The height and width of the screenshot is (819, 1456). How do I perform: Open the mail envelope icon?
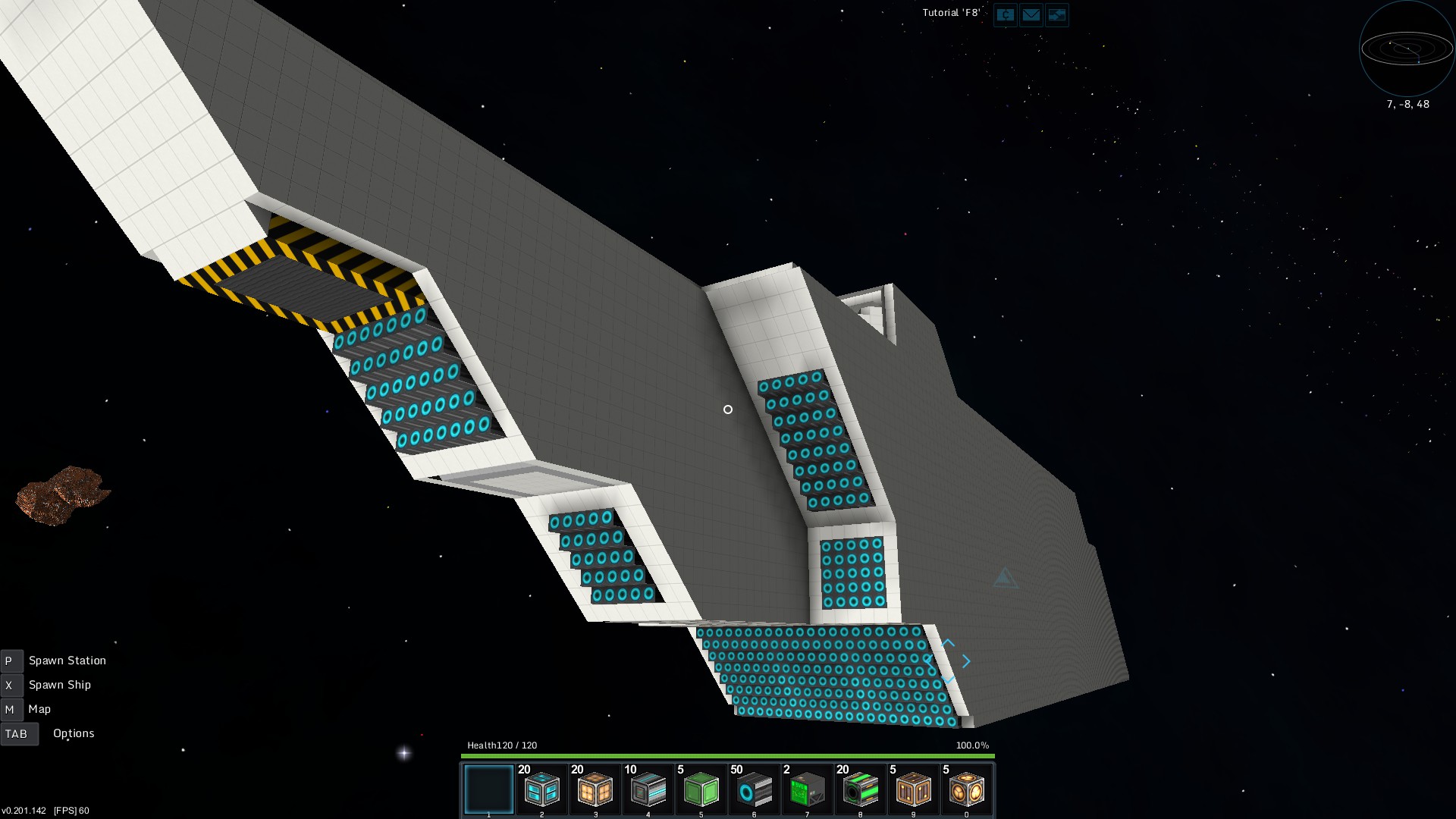(1031, 14)
